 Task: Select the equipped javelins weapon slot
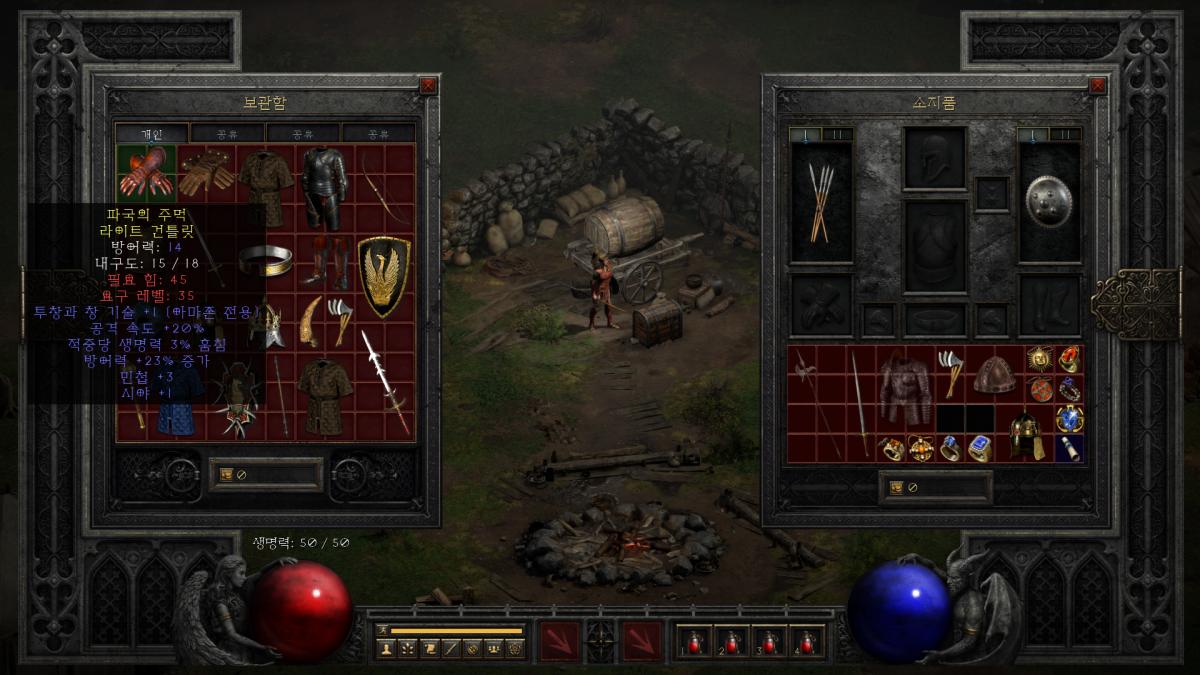(x=821, y=203)
